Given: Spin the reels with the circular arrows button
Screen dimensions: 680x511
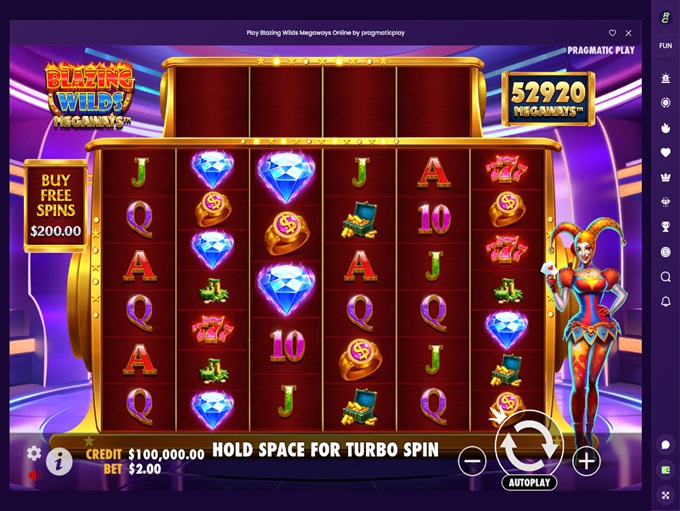Looking at the screenshot, I should point(529,445).
